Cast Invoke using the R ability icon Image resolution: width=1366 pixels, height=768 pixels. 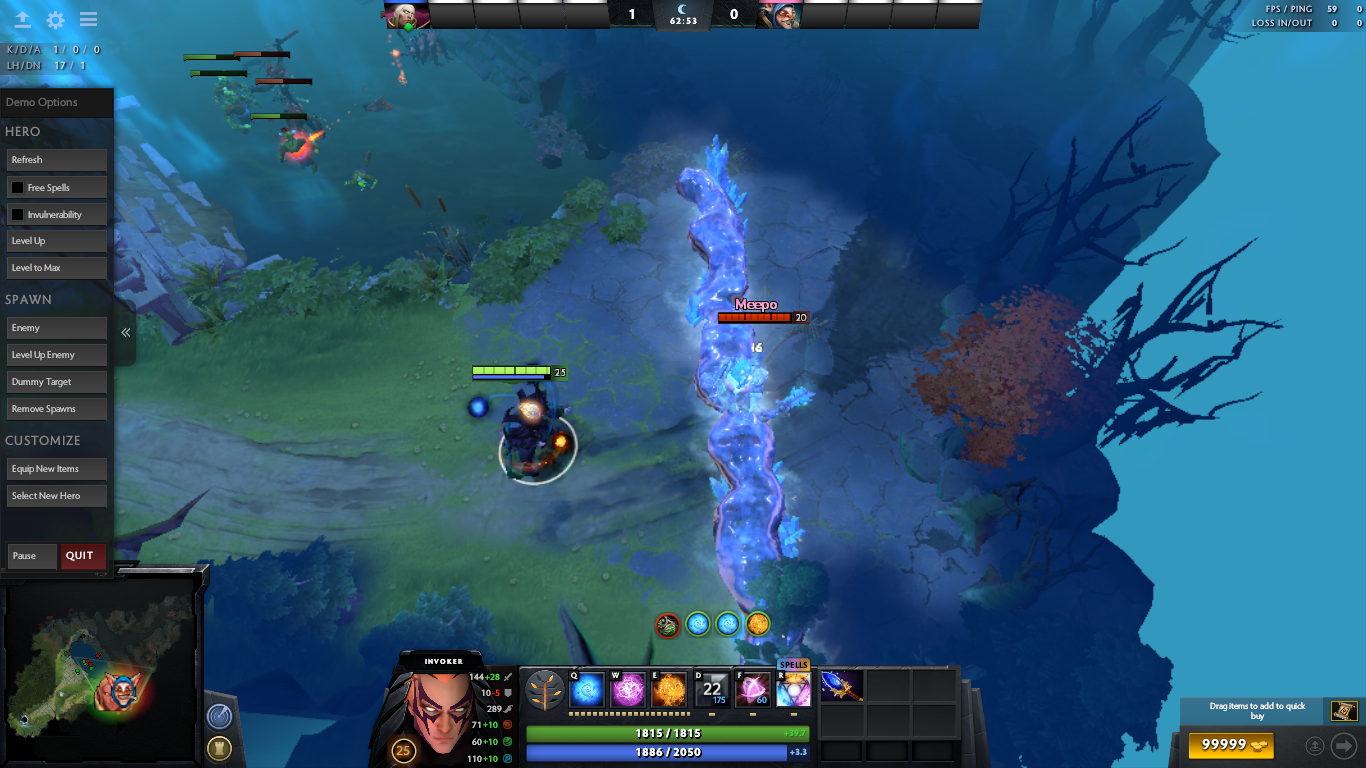tap(793, 690)
